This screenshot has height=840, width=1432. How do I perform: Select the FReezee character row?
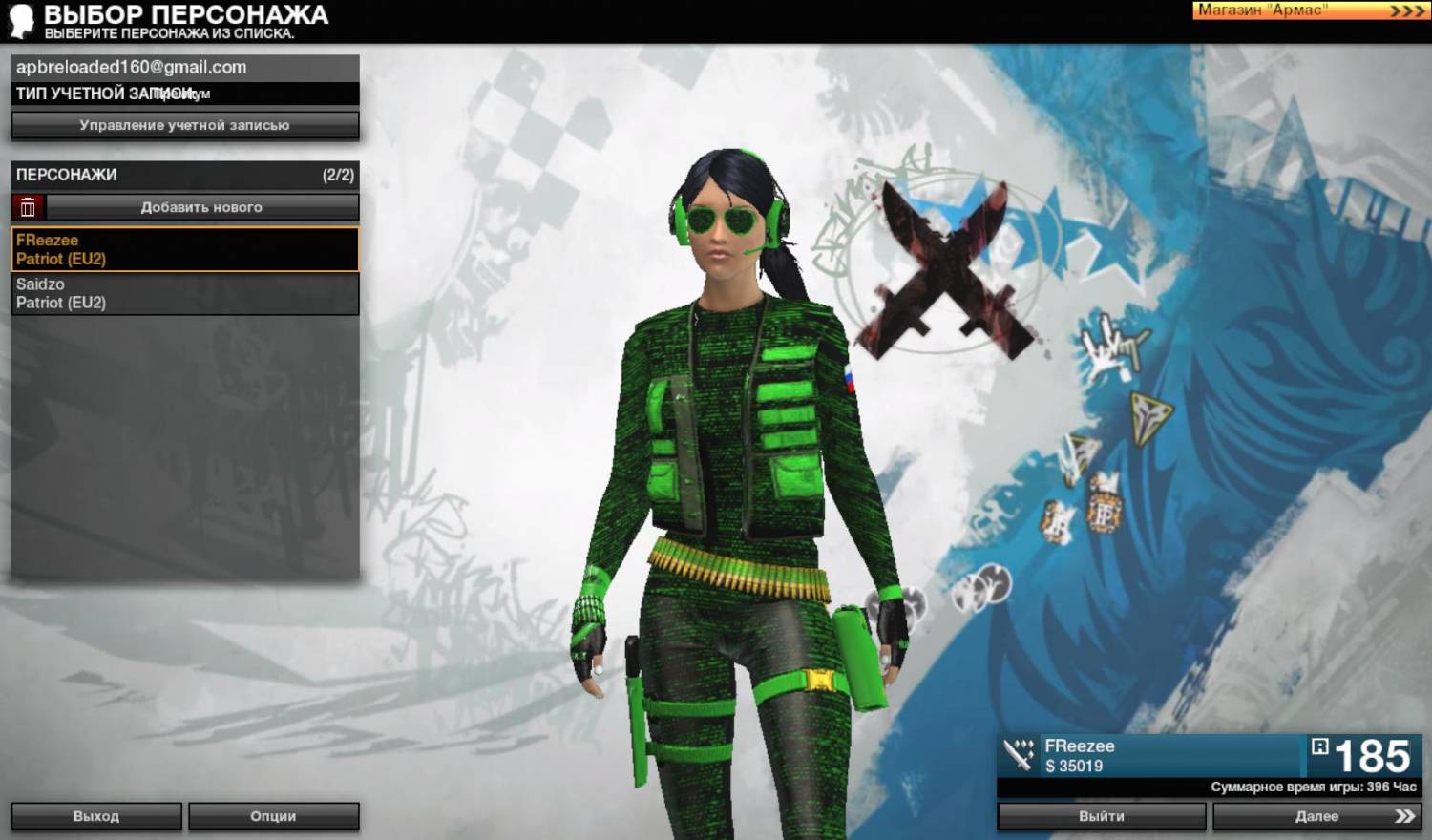(x=184, y=249)
